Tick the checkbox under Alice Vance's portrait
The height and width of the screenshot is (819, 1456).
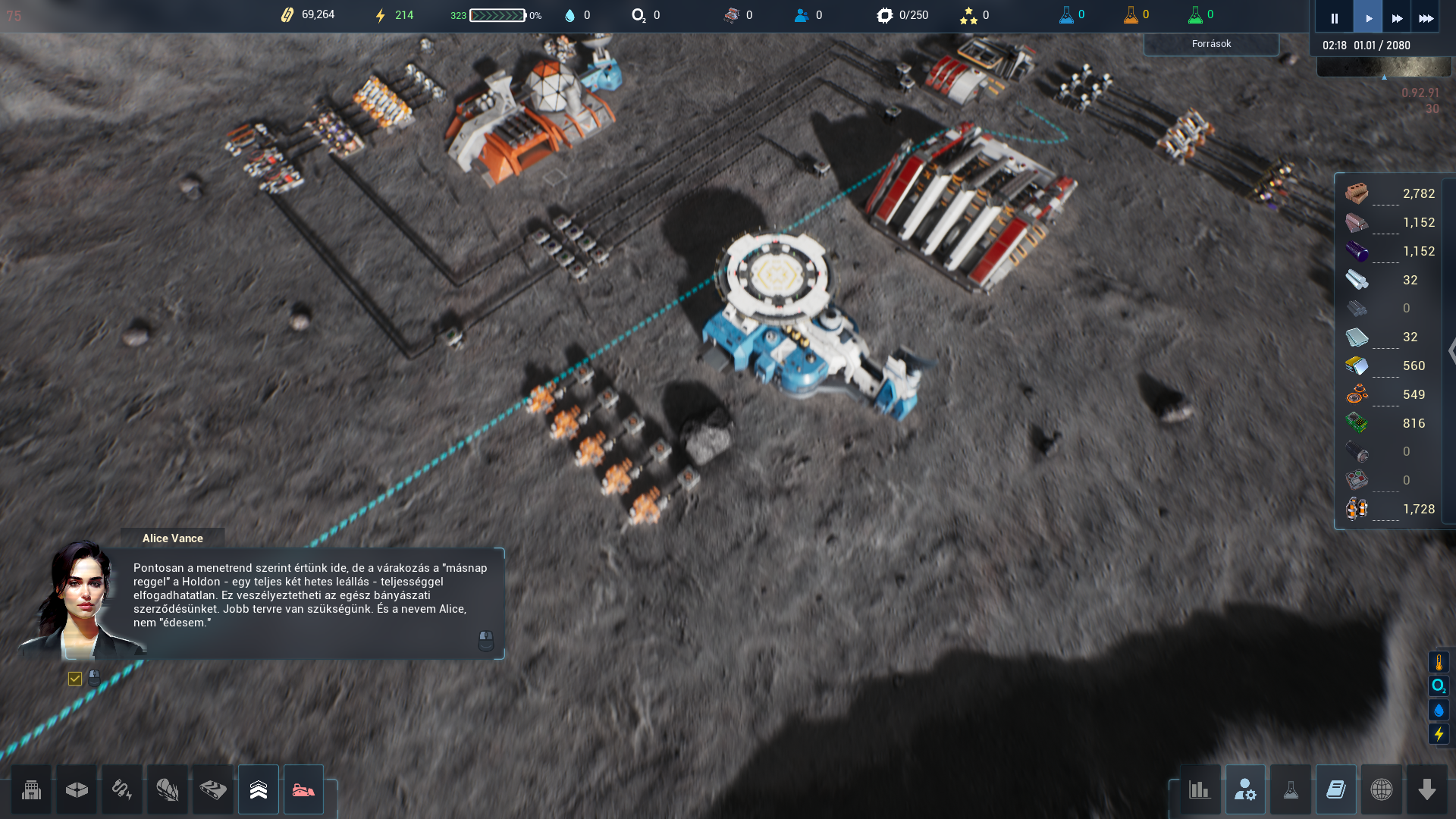(74, 679)
